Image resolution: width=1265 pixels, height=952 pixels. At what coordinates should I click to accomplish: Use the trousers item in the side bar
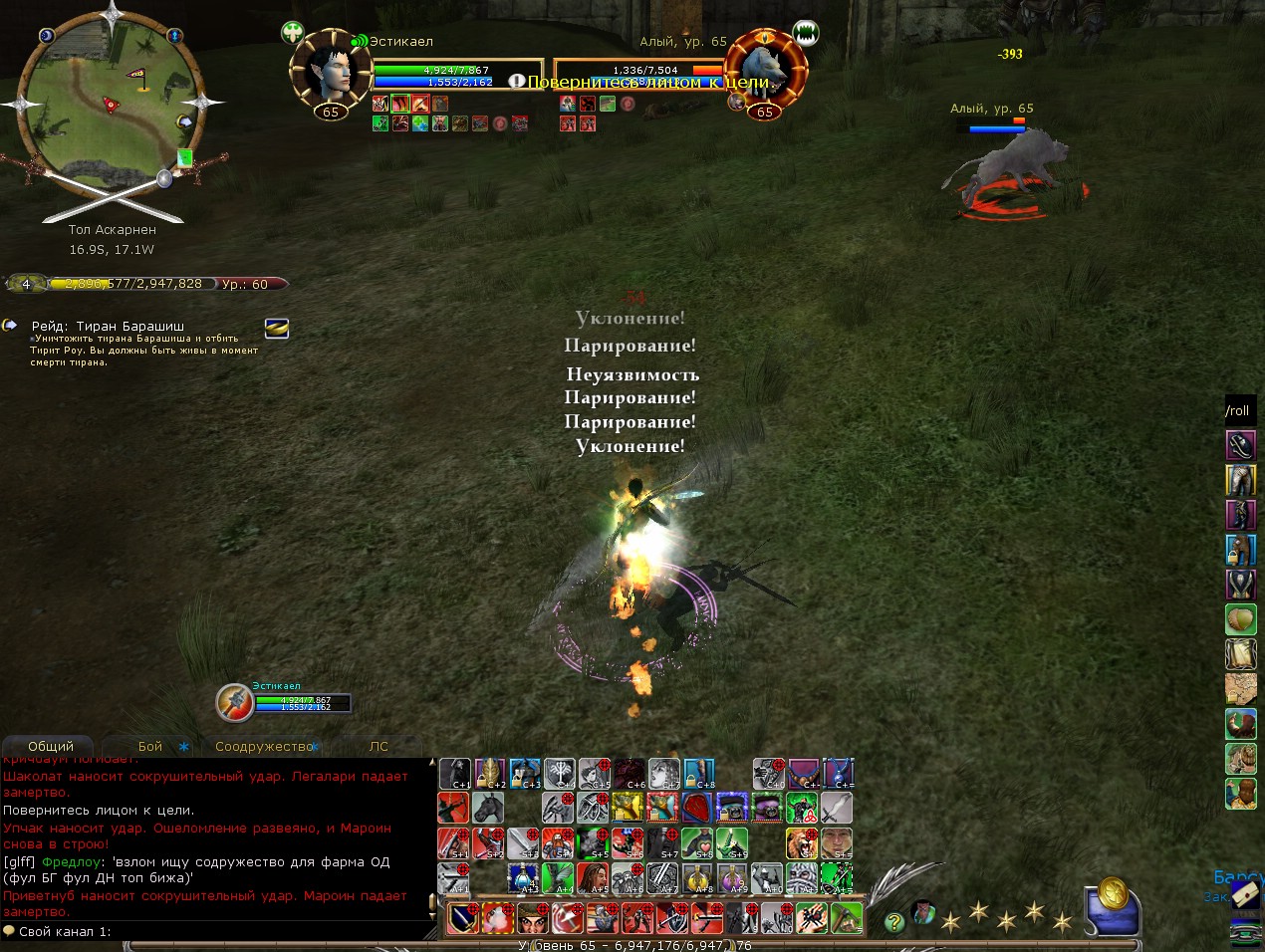(1240, 480)
